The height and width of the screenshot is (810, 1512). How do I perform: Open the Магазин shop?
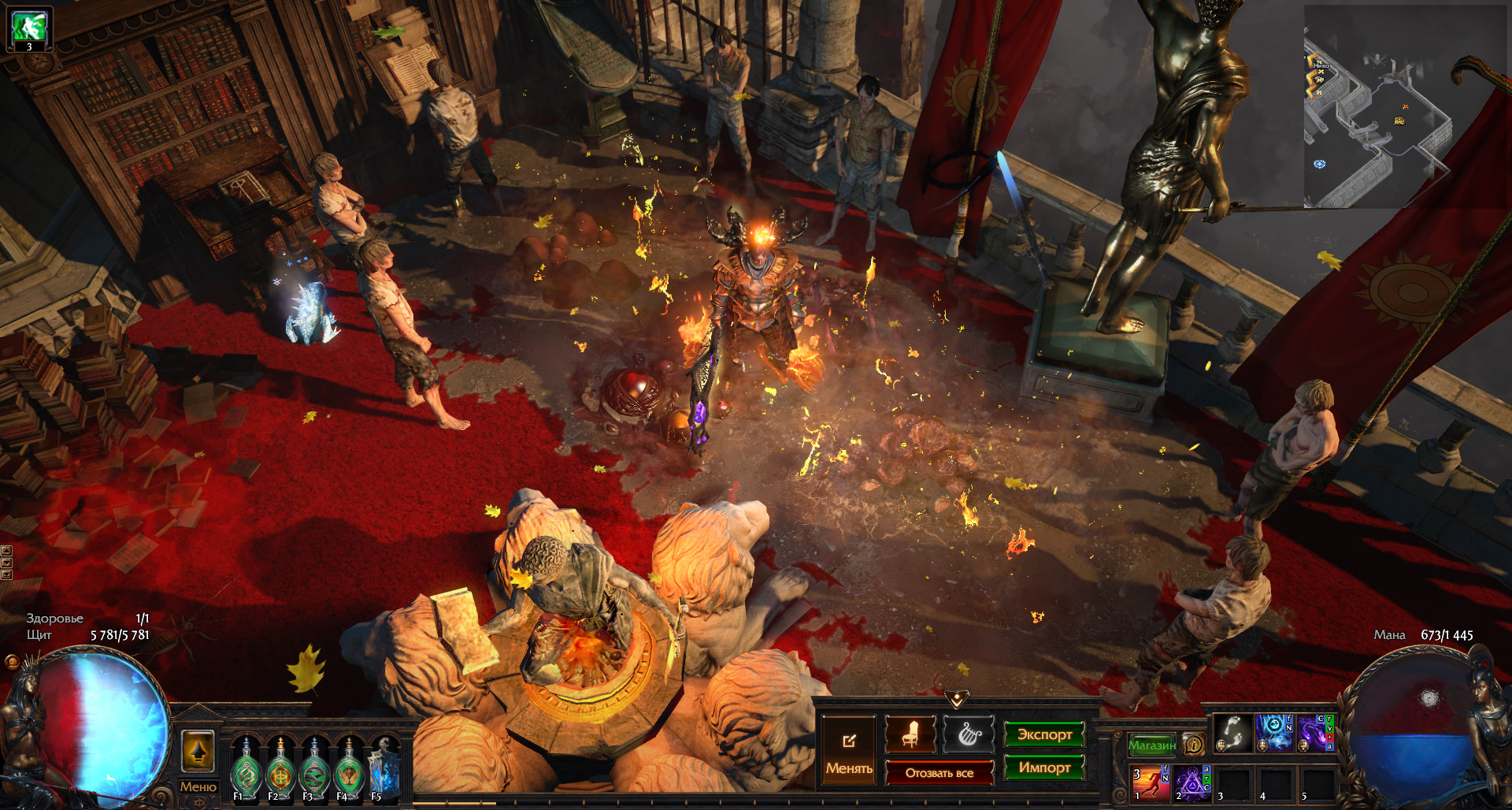click(1151, 745)
